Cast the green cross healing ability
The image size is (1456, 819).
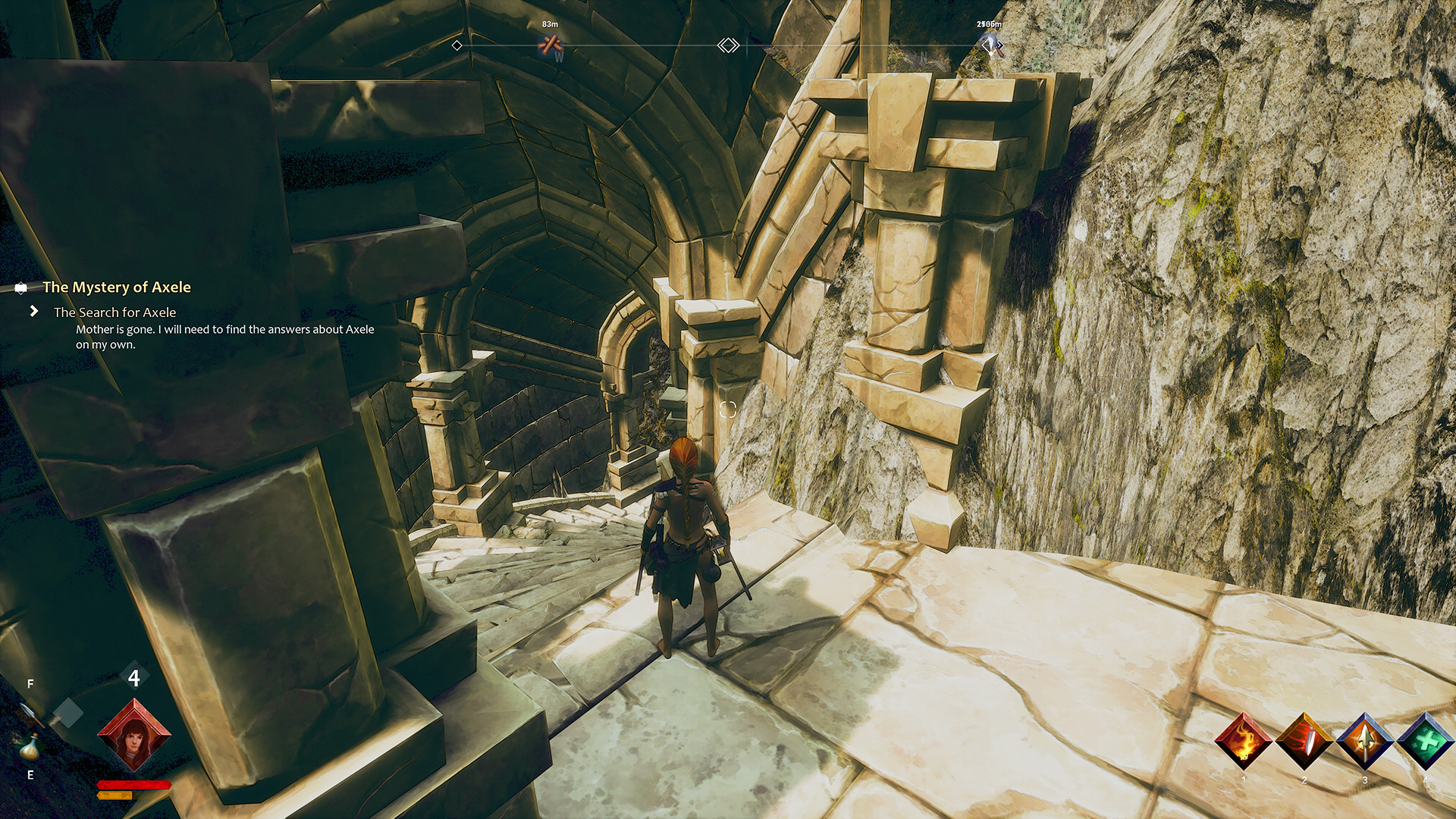[x=1425, y=742]
